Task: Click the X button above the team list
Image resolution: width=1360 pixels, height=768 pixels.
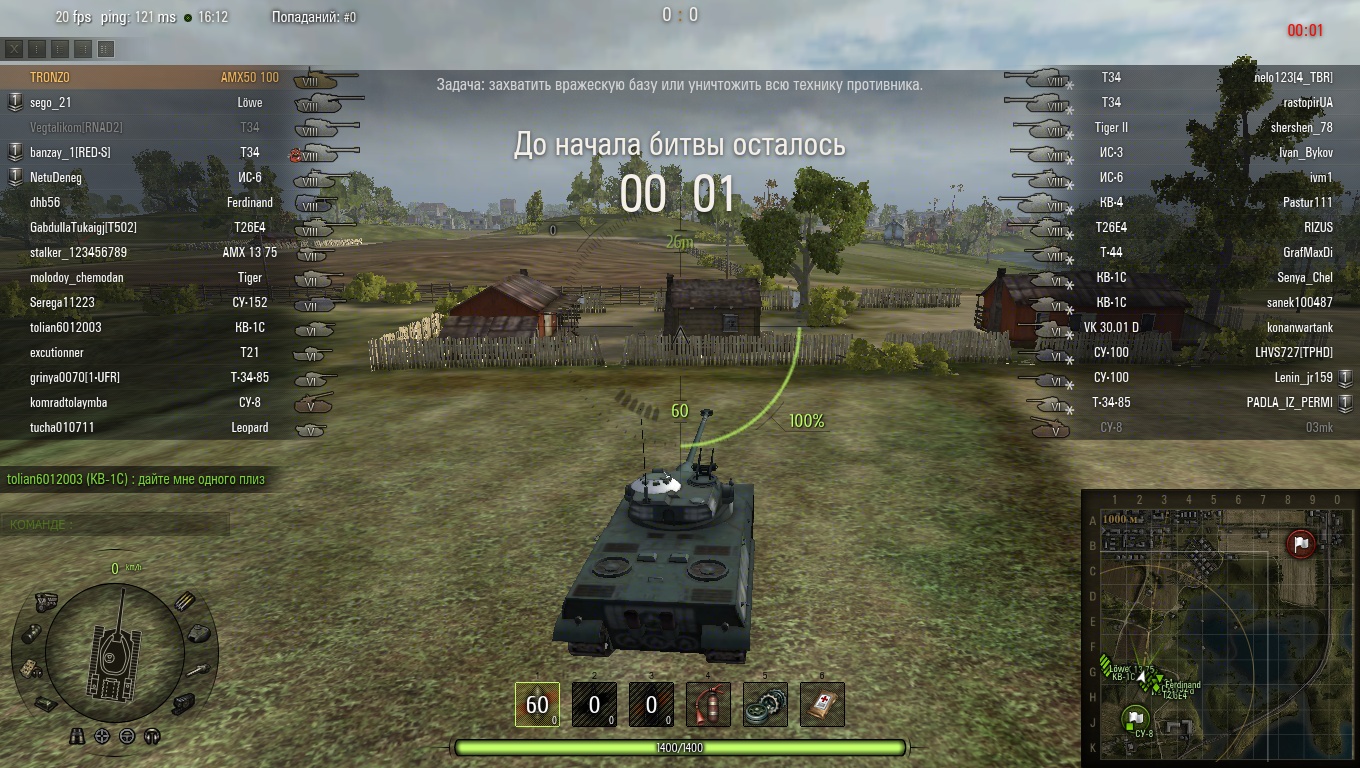Action: coord(14,48)
